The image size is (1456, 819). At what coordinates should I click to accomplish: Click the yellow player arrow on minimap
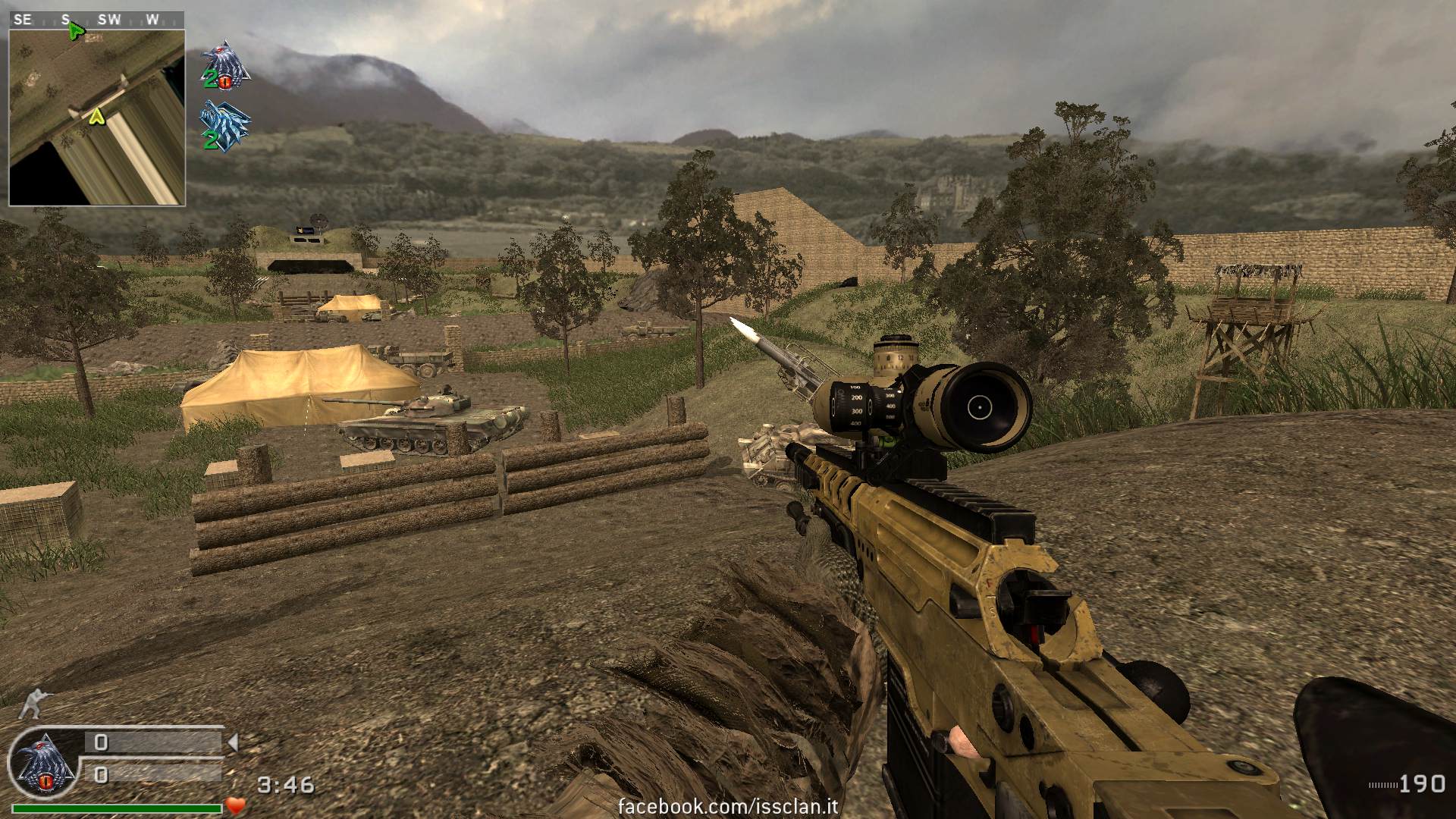(96, 117)
